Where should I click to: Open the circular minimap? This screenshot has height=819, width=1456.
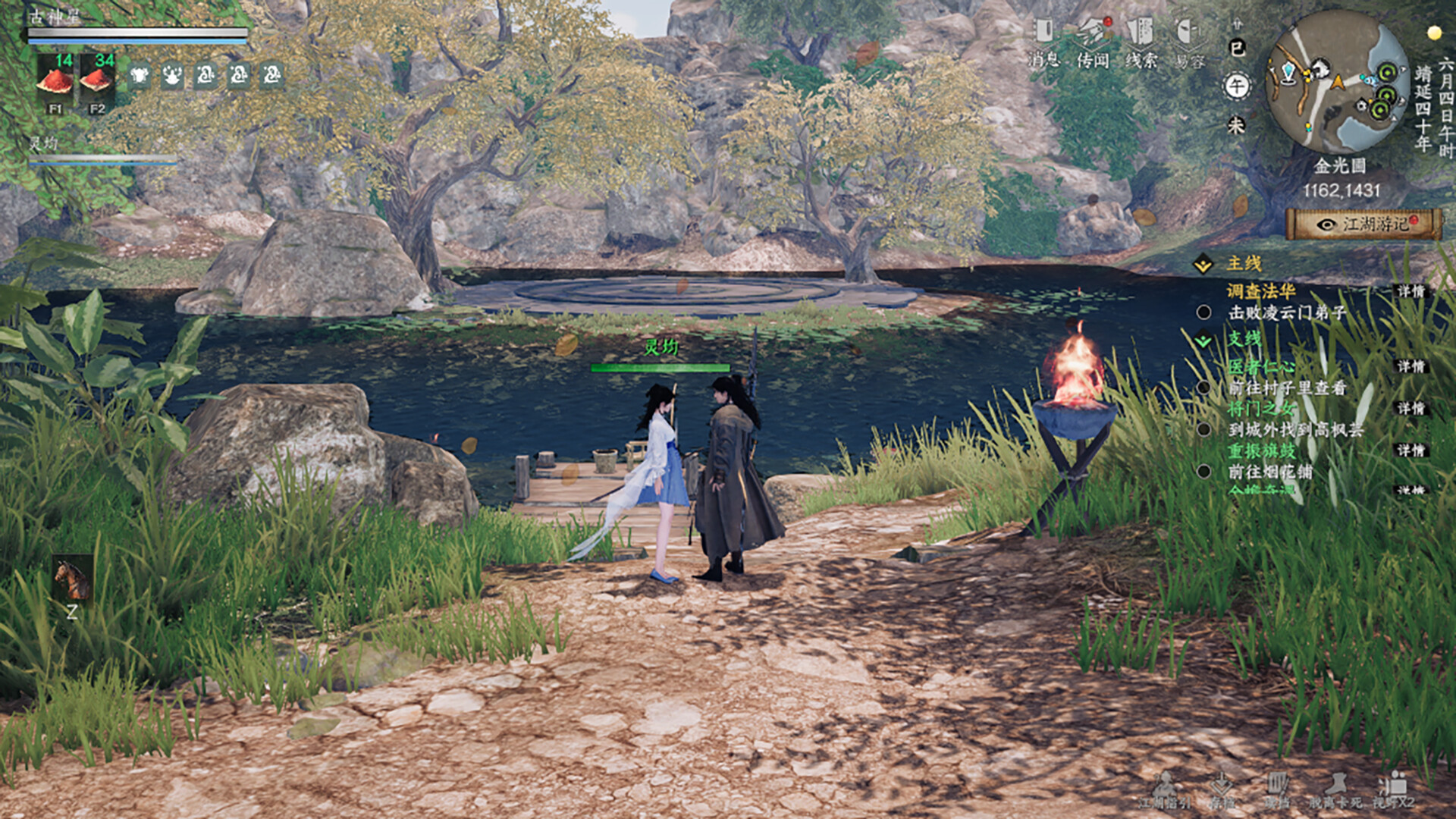pyautogui.click(x=1337, y=81)
